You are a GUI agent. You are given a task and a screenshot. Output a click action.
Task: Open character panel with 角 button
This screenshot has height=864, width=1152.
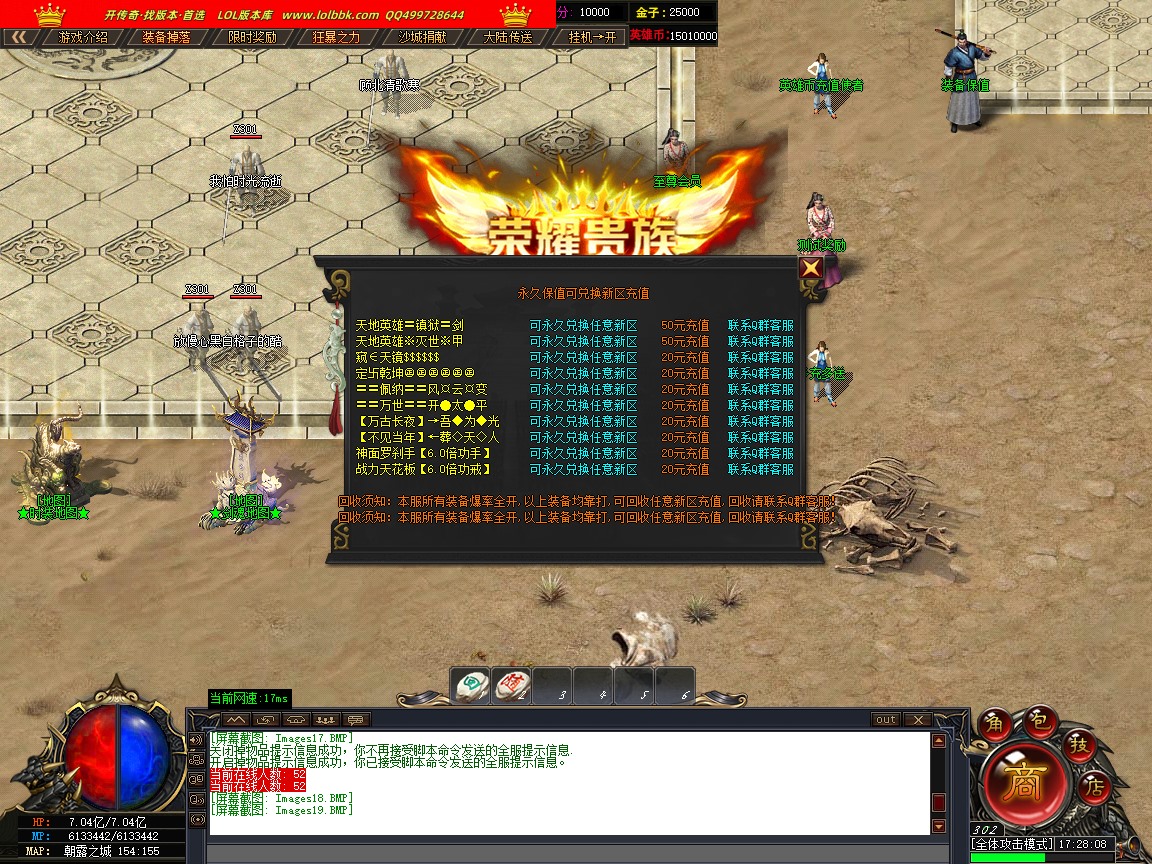point(995,723)
